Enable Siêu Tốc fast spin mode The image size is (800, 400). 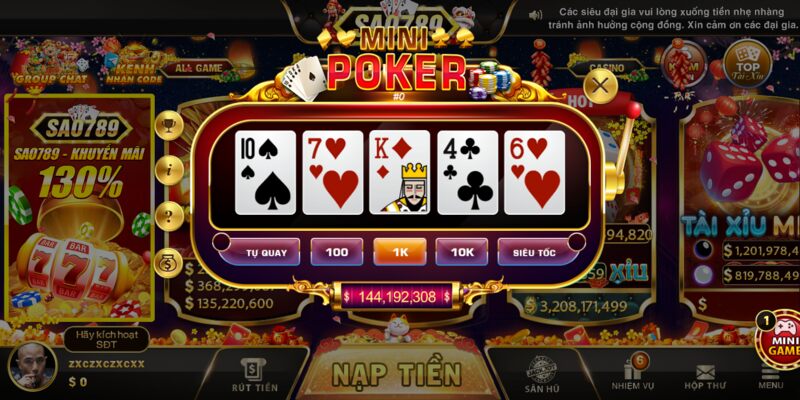click(x=532, y=252)
